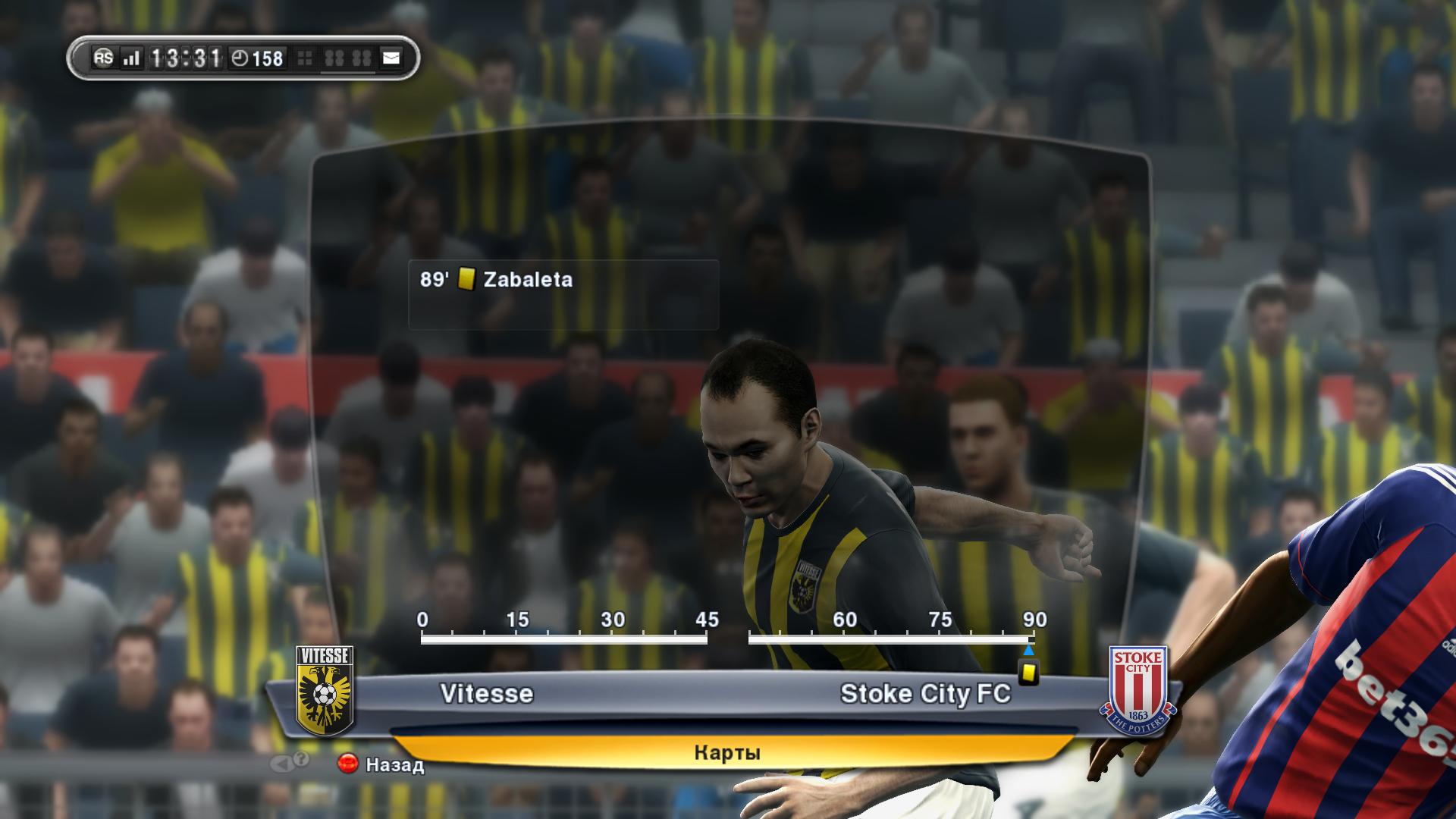This screenshot has width=1456, height=819.
Task: Select the Карты tab bar
Action: coord(726,752)
